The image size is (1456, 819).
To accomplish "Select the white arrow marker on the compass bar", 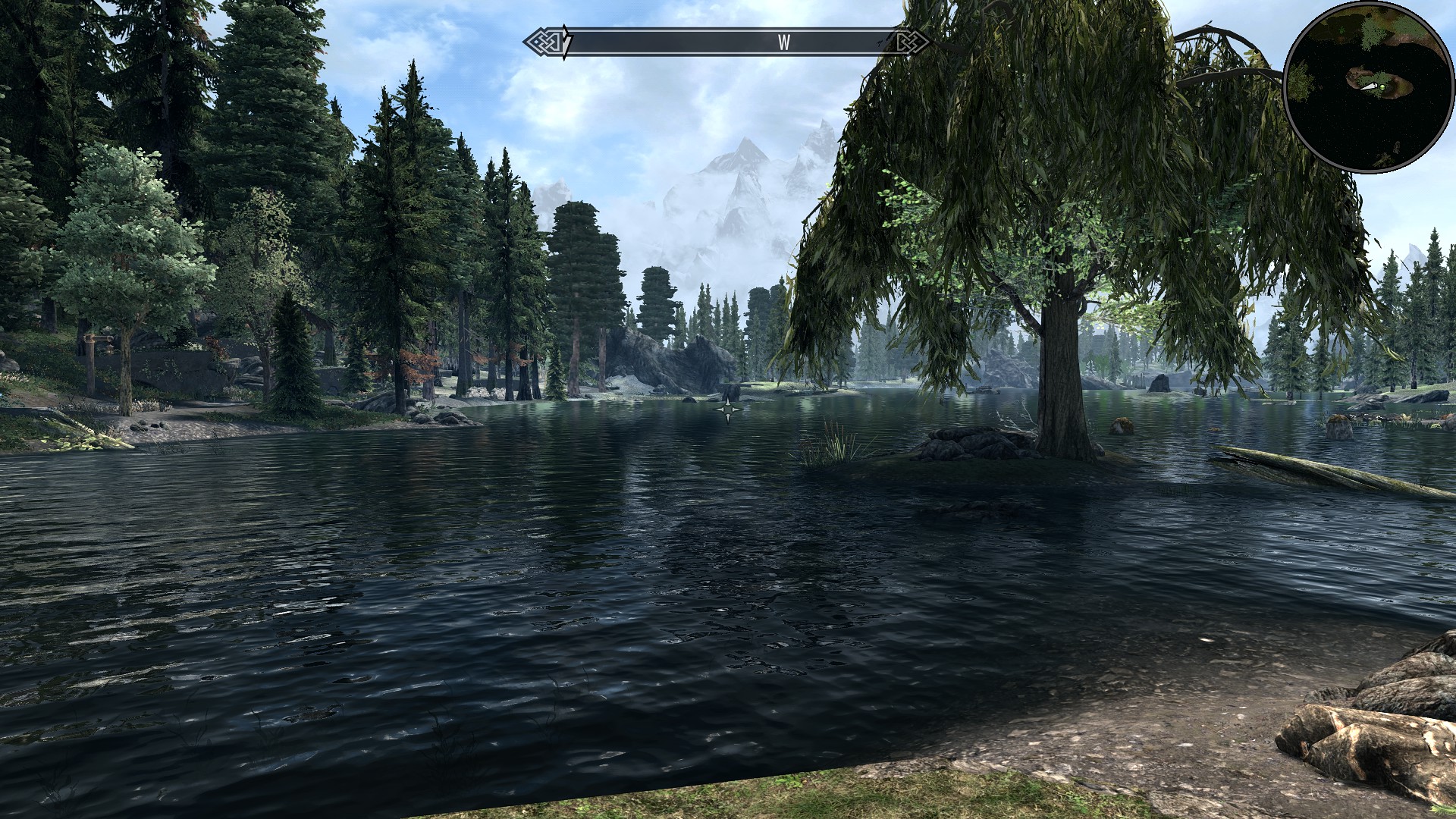I will [x=565, y=39].
